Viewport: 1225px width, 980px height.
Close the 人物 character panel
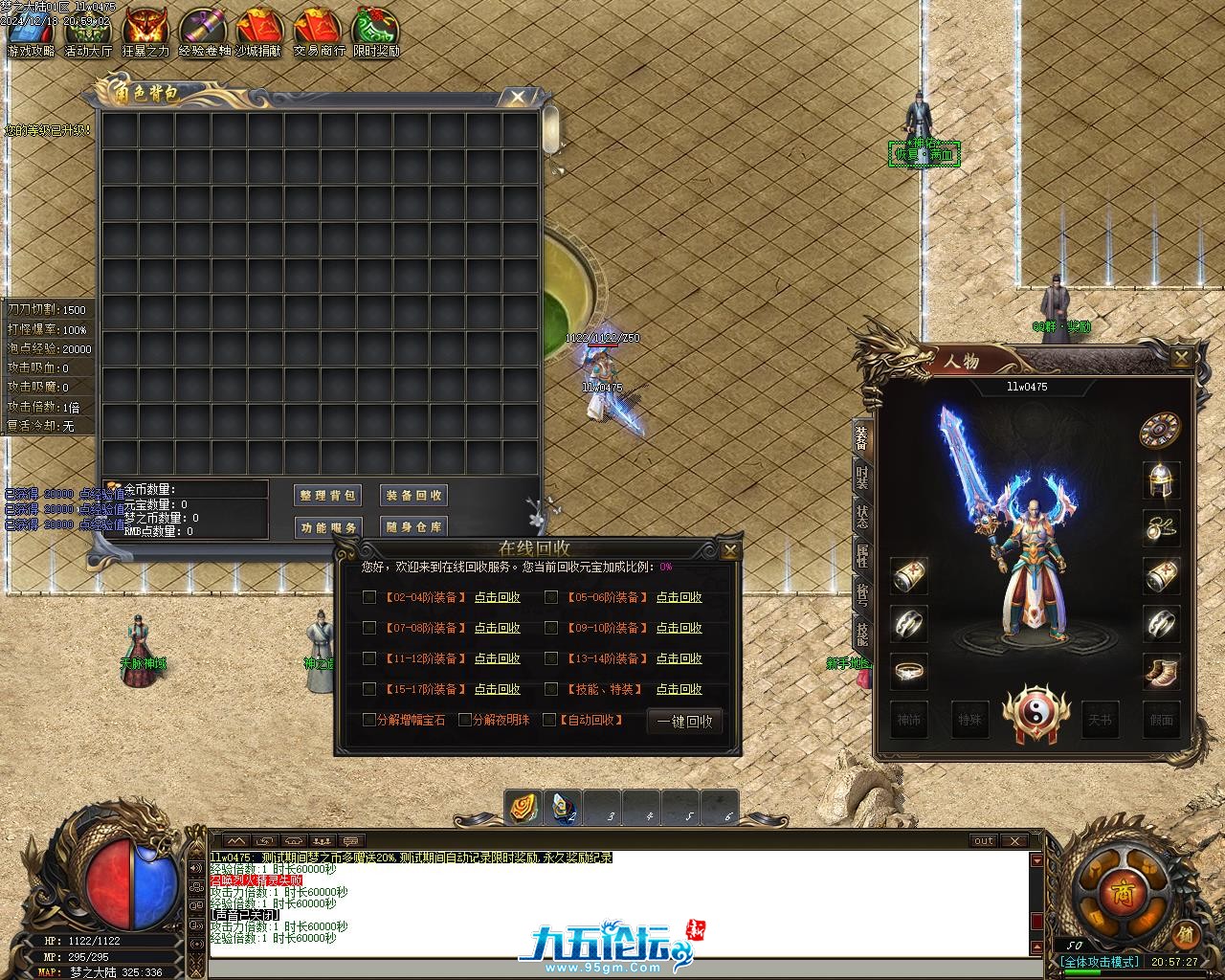(x=1182, y=358)
